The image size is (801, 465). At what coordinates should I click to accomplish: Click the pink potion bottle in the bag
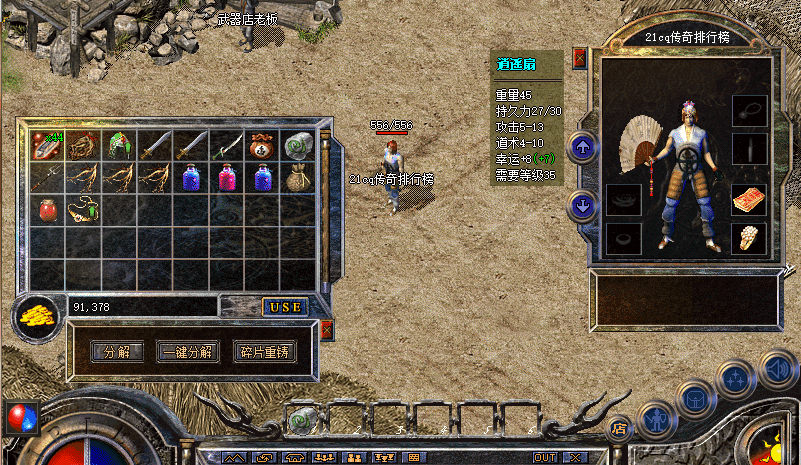(227, 178)
